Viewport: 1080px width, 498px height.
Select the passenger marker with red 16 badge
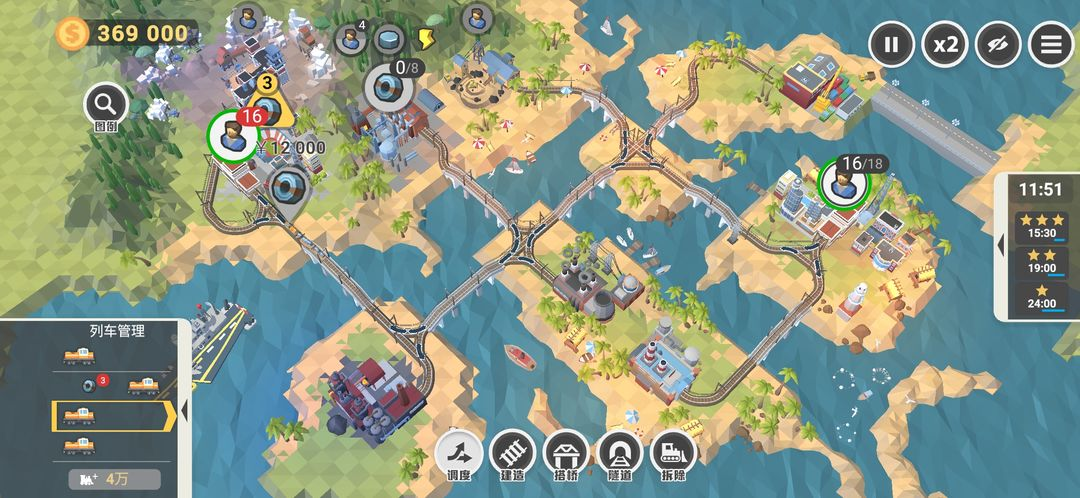233,136
